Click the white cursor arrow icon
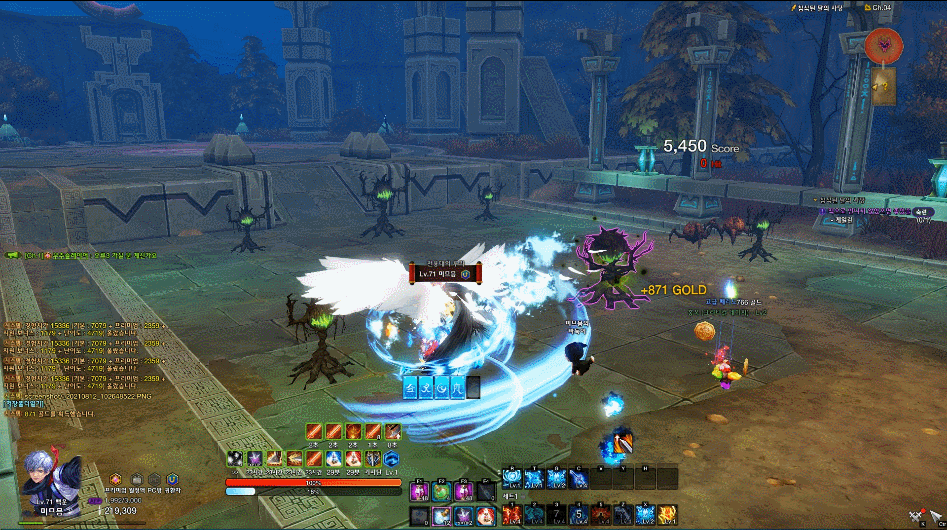Screen dimensions: 947x530 [935, 516]
